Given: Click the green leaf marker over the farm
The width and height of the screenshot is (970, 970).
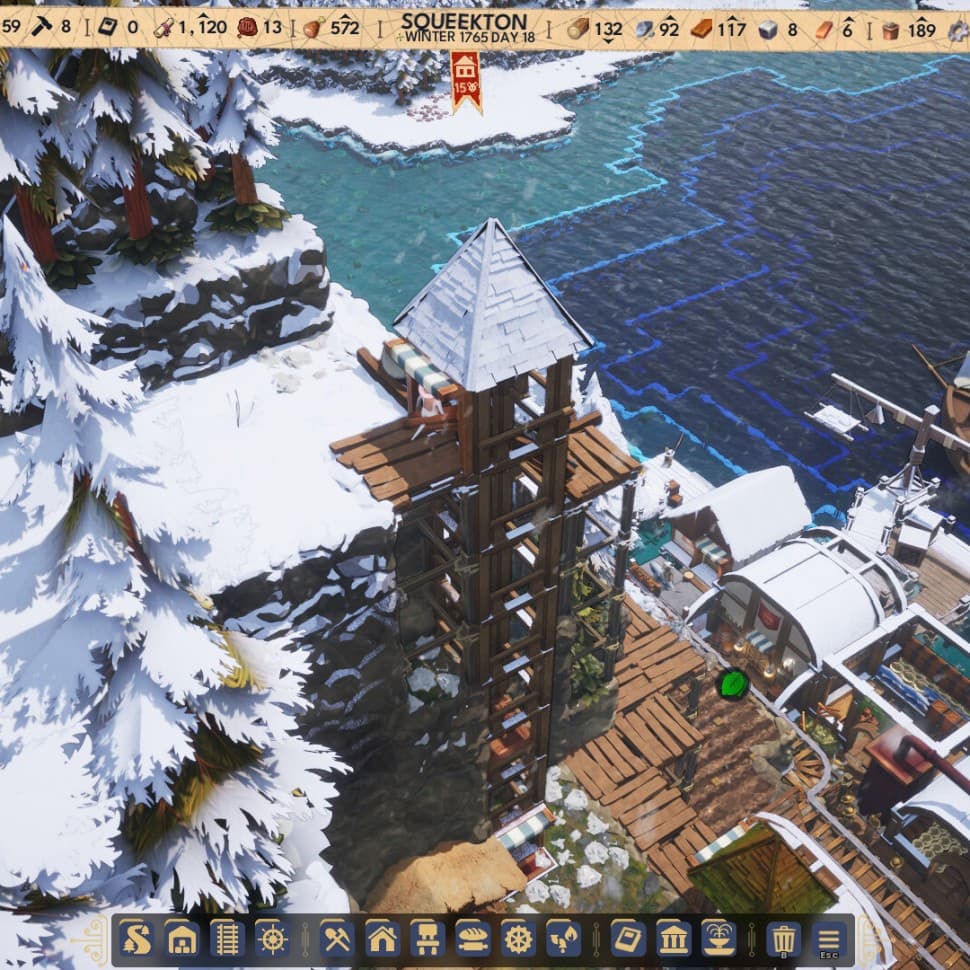Looking at the screenshot, I should (733, 684).
